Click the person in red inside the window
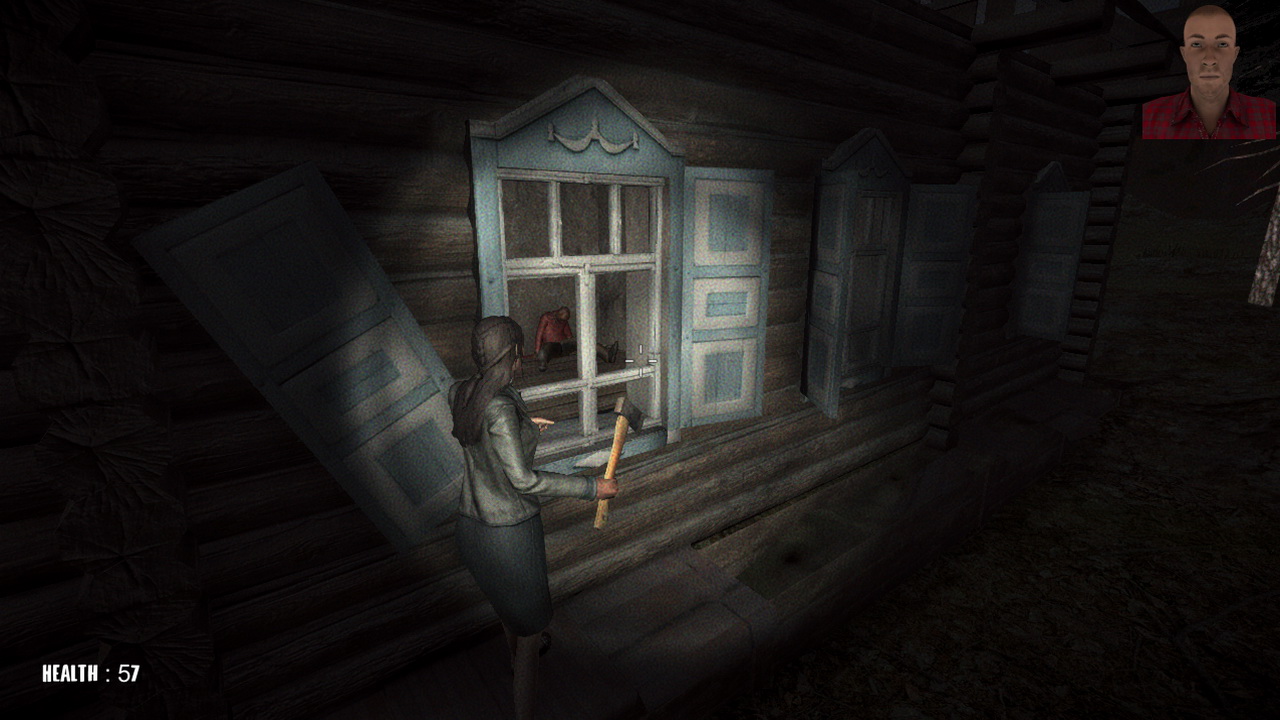Image resolution: width=1280 pixels, height=720 pixels. click(556, 325)
